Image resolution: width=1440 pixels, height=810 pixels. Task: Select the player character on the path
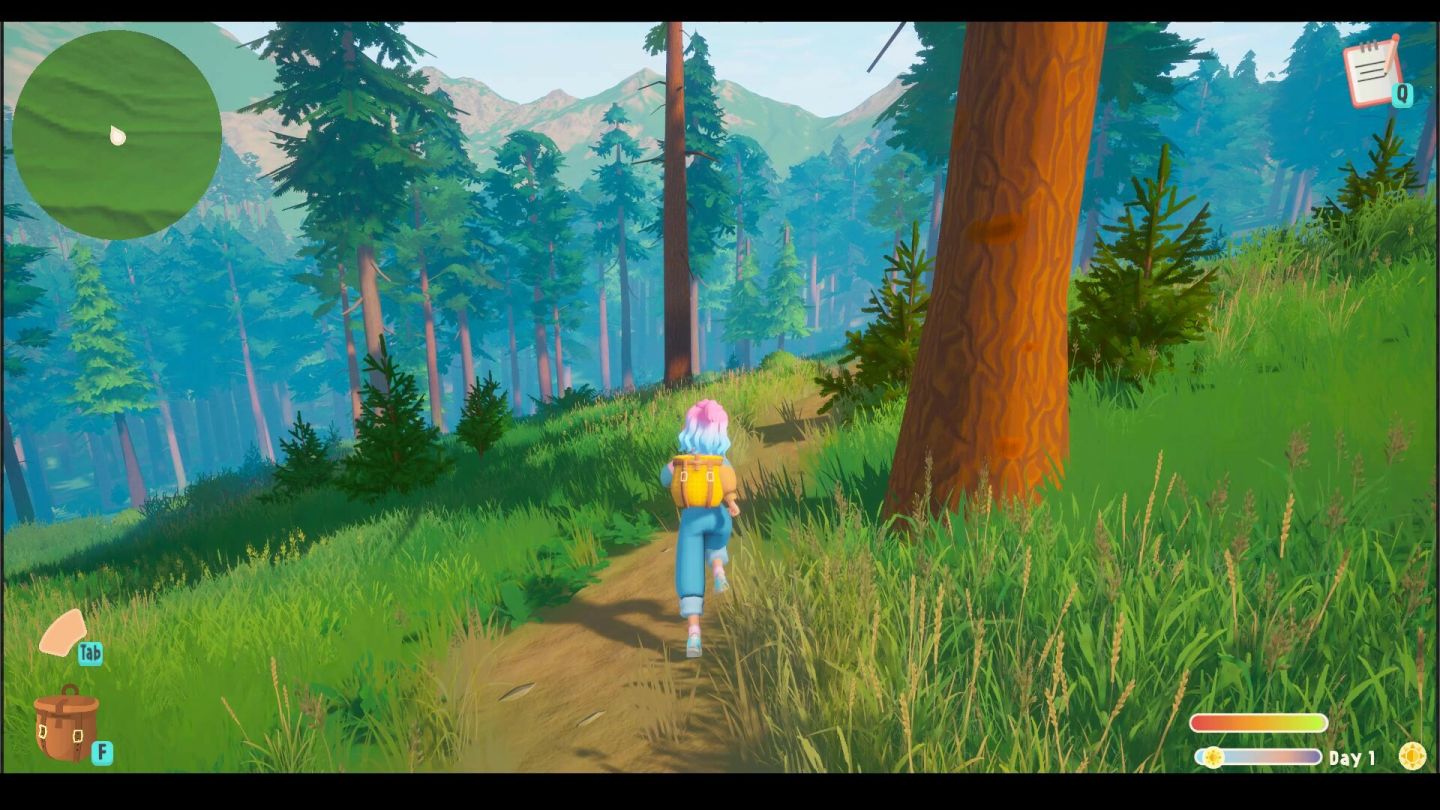[x=700, y=520]
